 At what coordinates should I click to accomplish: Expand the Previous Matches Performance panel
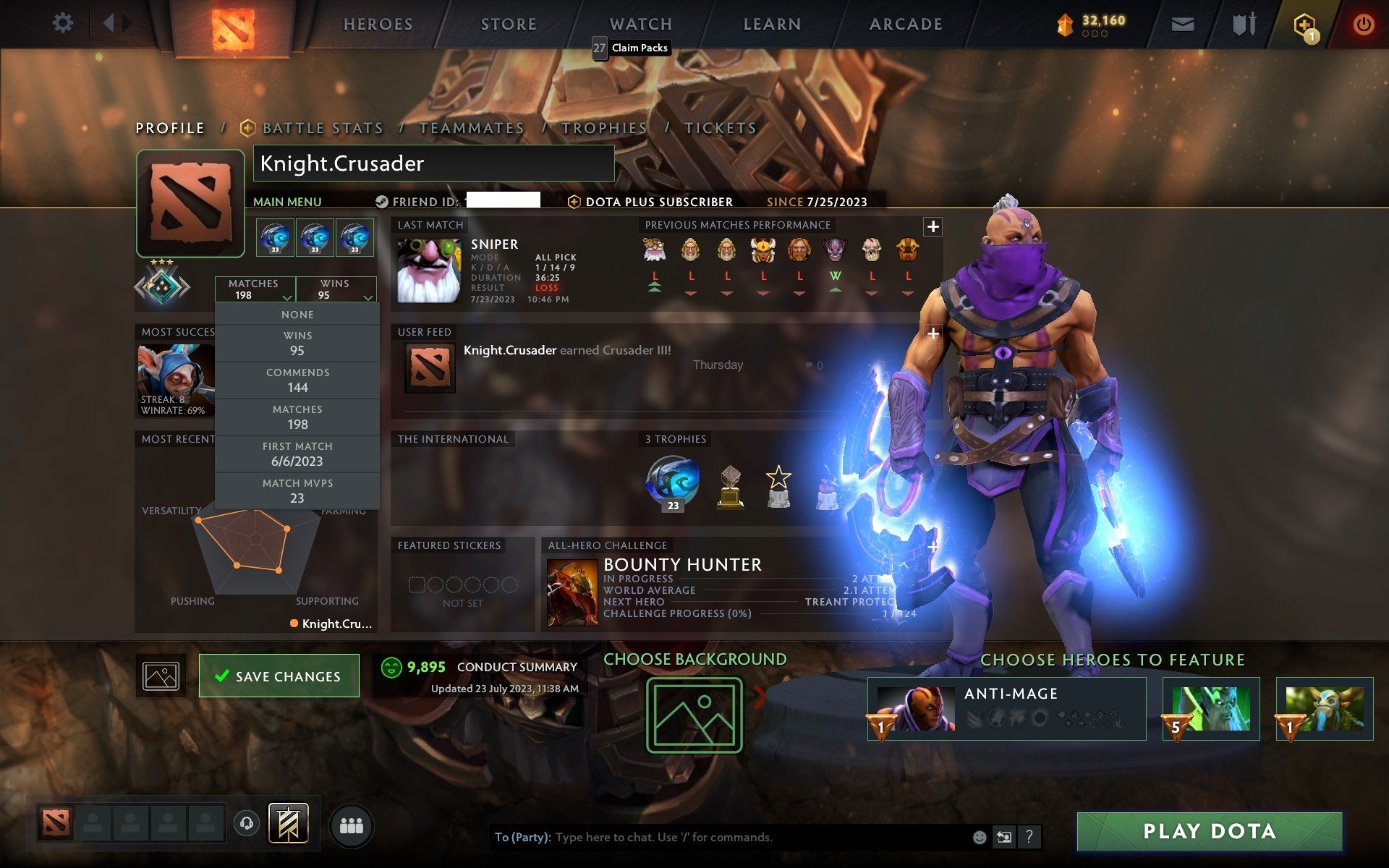[933, 226]
